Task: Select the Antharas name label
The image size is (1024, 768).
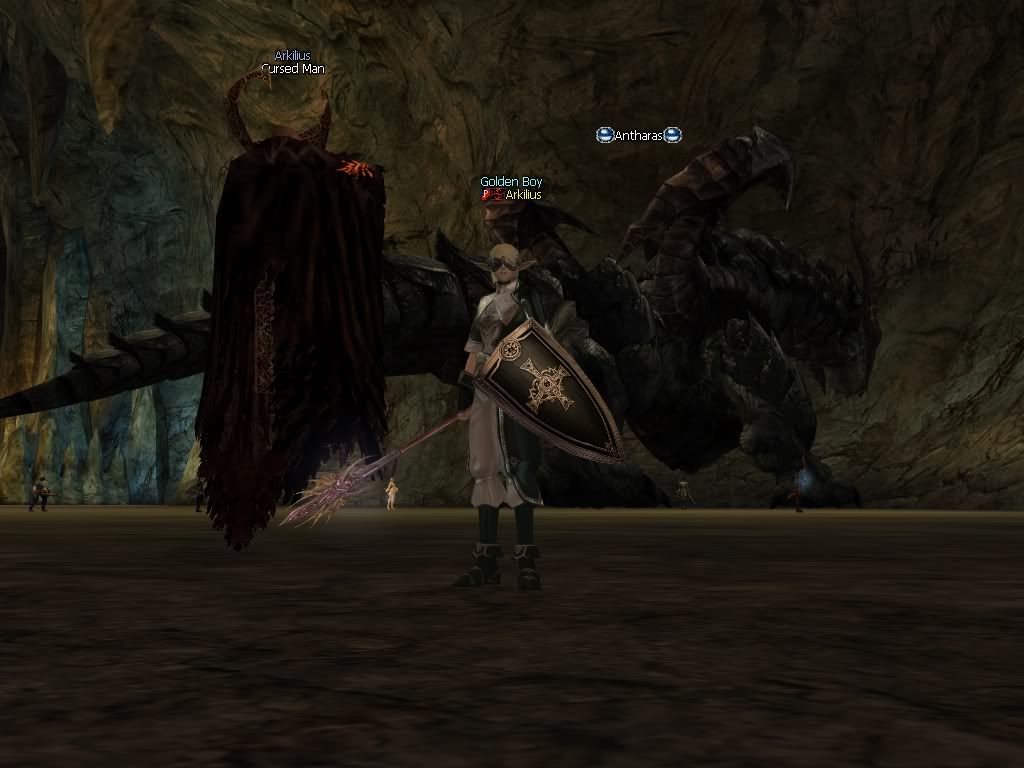Action: point(639,135)
